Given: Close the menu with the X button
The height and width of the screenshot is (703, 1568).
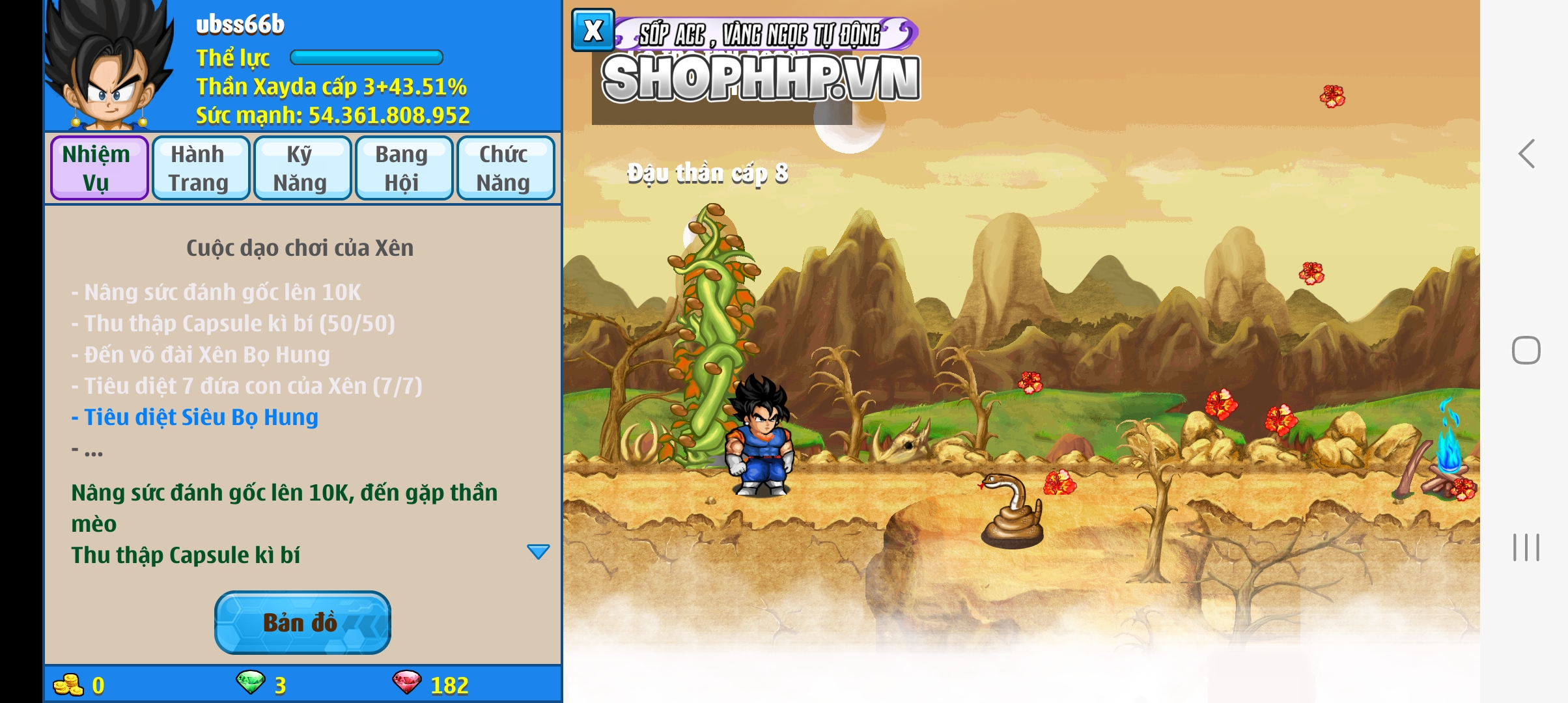Looking at the screenshot, I should 593,31.
